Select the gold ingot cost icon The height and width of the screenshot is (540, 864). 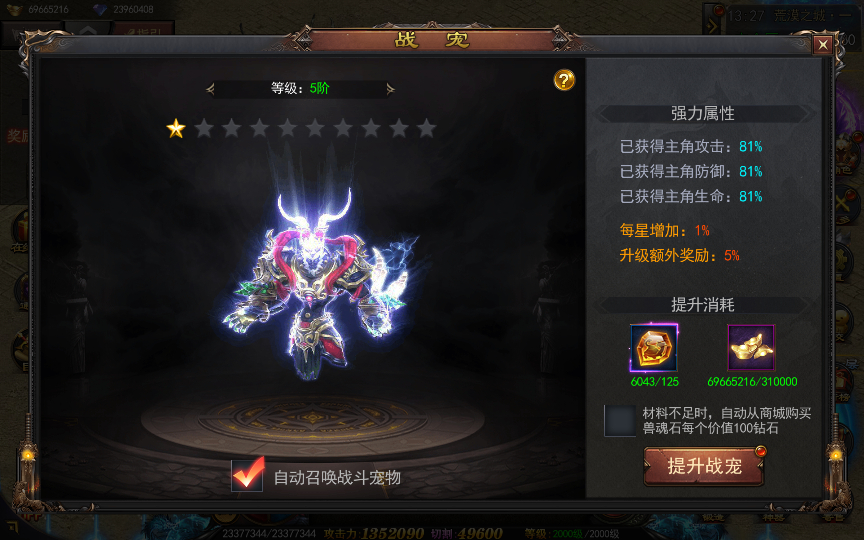(x=751, y=349)
